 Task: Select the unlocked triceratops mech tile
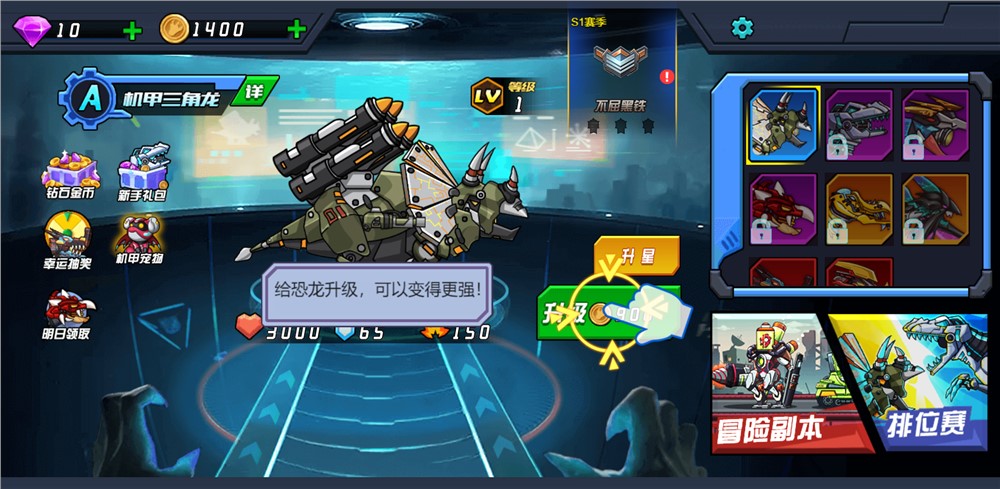click(783, 124)
